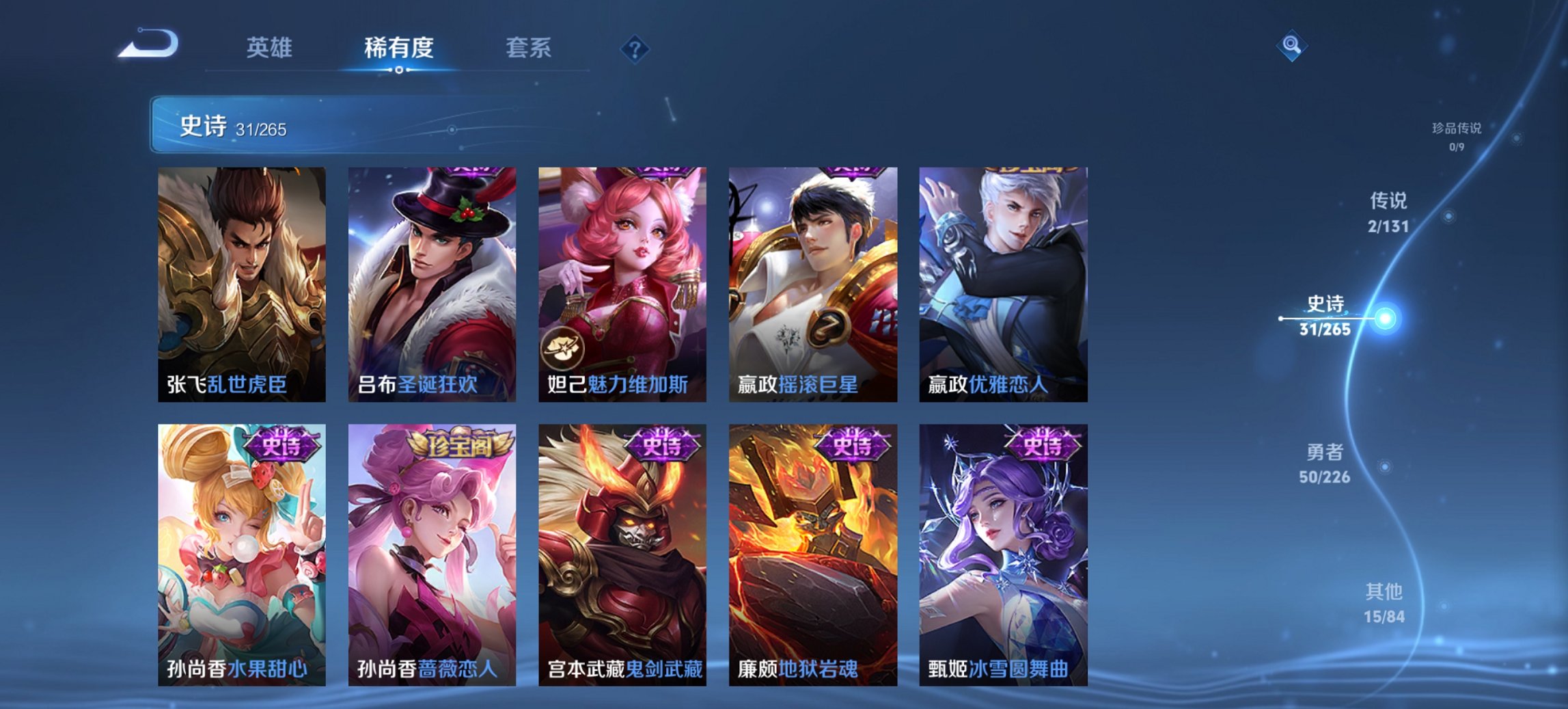The height and width of the screenshot is (709, 1568).
Task: Click the glowing node on the rarity progress track
Action: [x=1384, y=320]
